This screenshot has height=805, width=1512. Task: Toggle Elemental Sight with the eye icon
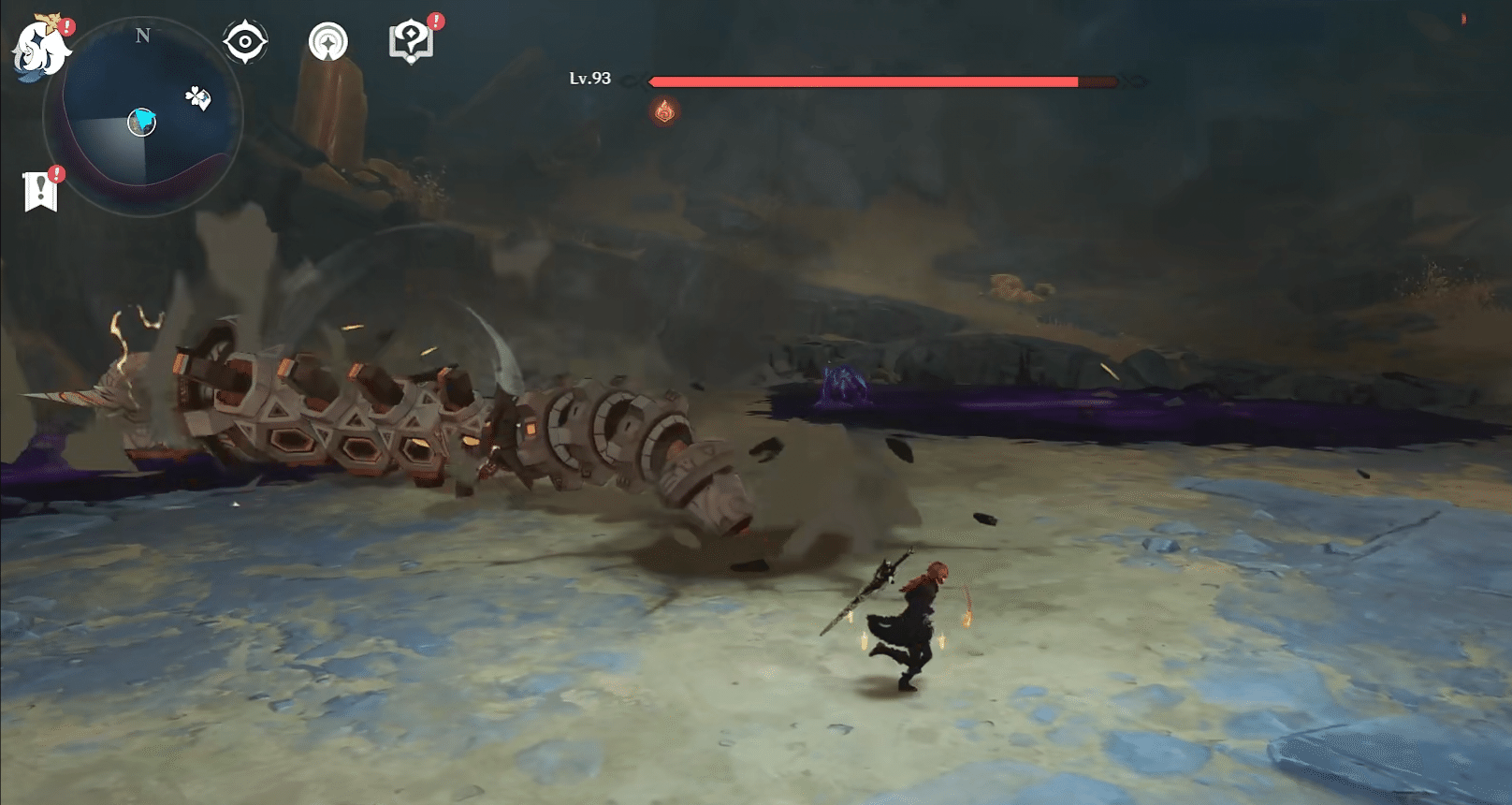(244, 39)
